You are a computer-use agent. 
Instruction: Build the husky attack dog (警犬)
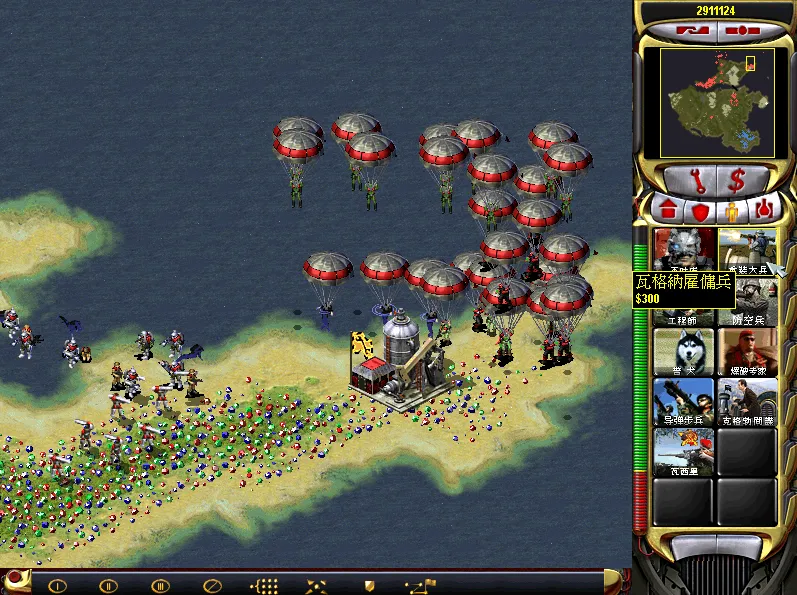pos(683,350)
